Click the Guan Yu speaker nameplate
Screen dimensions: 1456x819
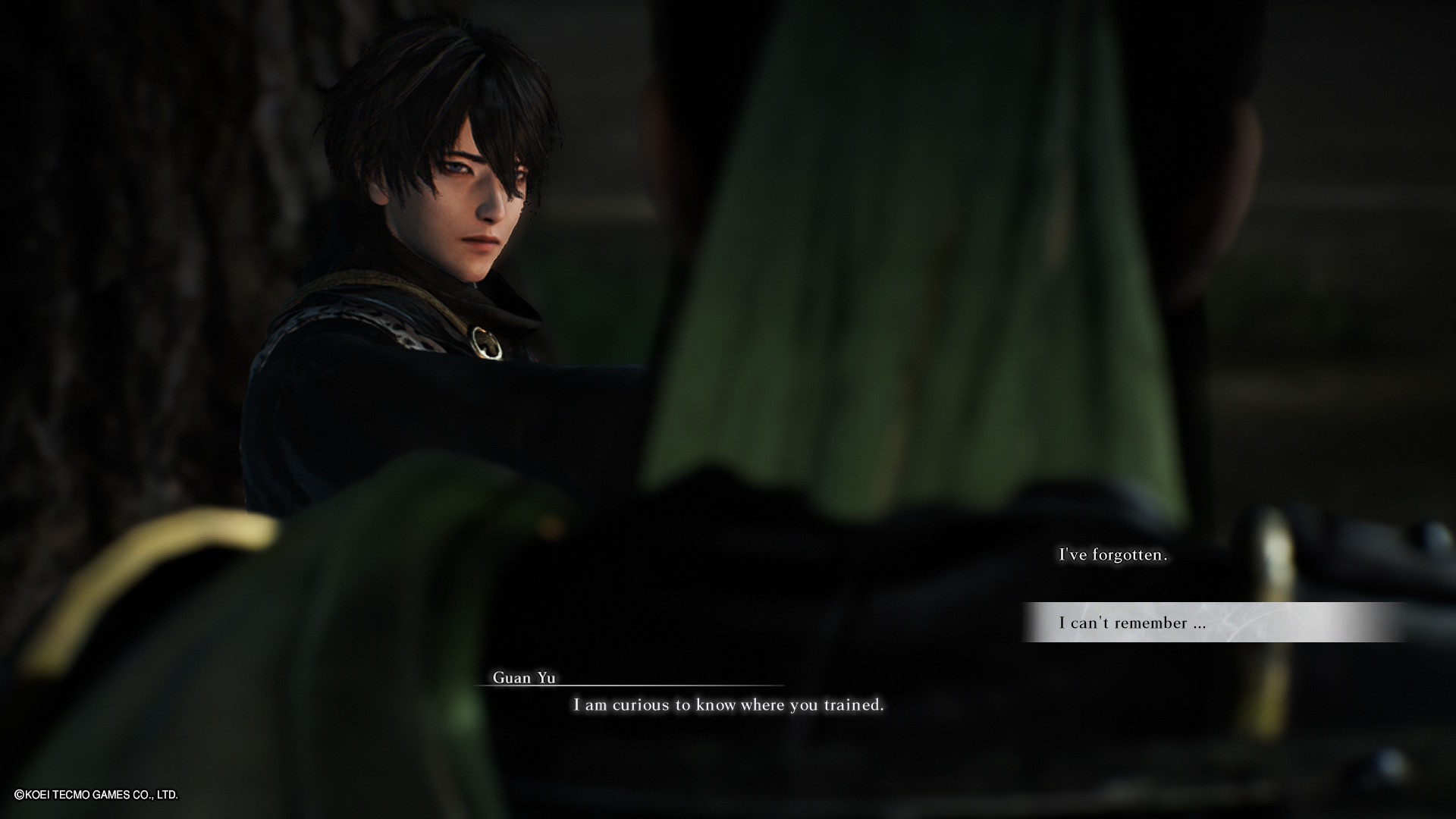tap(525, 677)
